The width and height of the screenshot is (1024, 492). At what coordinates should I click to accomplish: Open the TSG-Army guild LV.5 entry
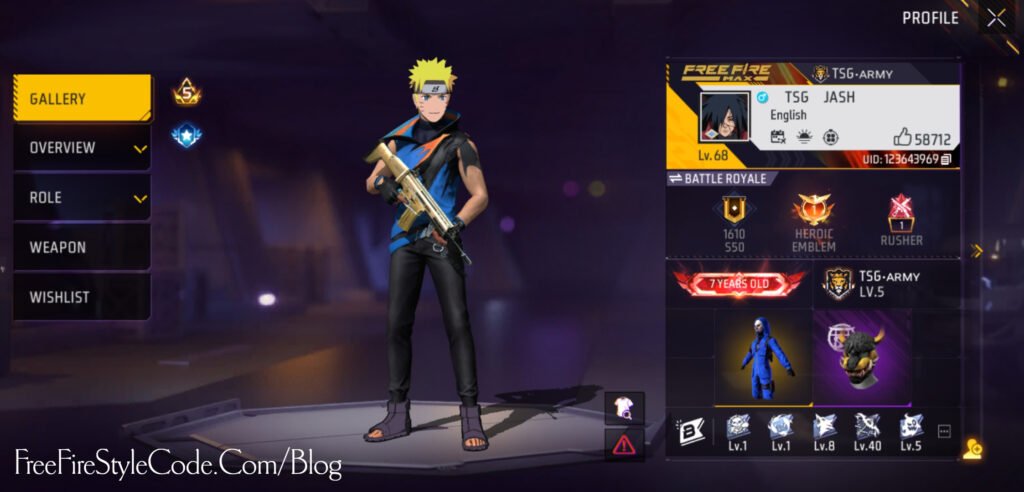coord(870,283)
